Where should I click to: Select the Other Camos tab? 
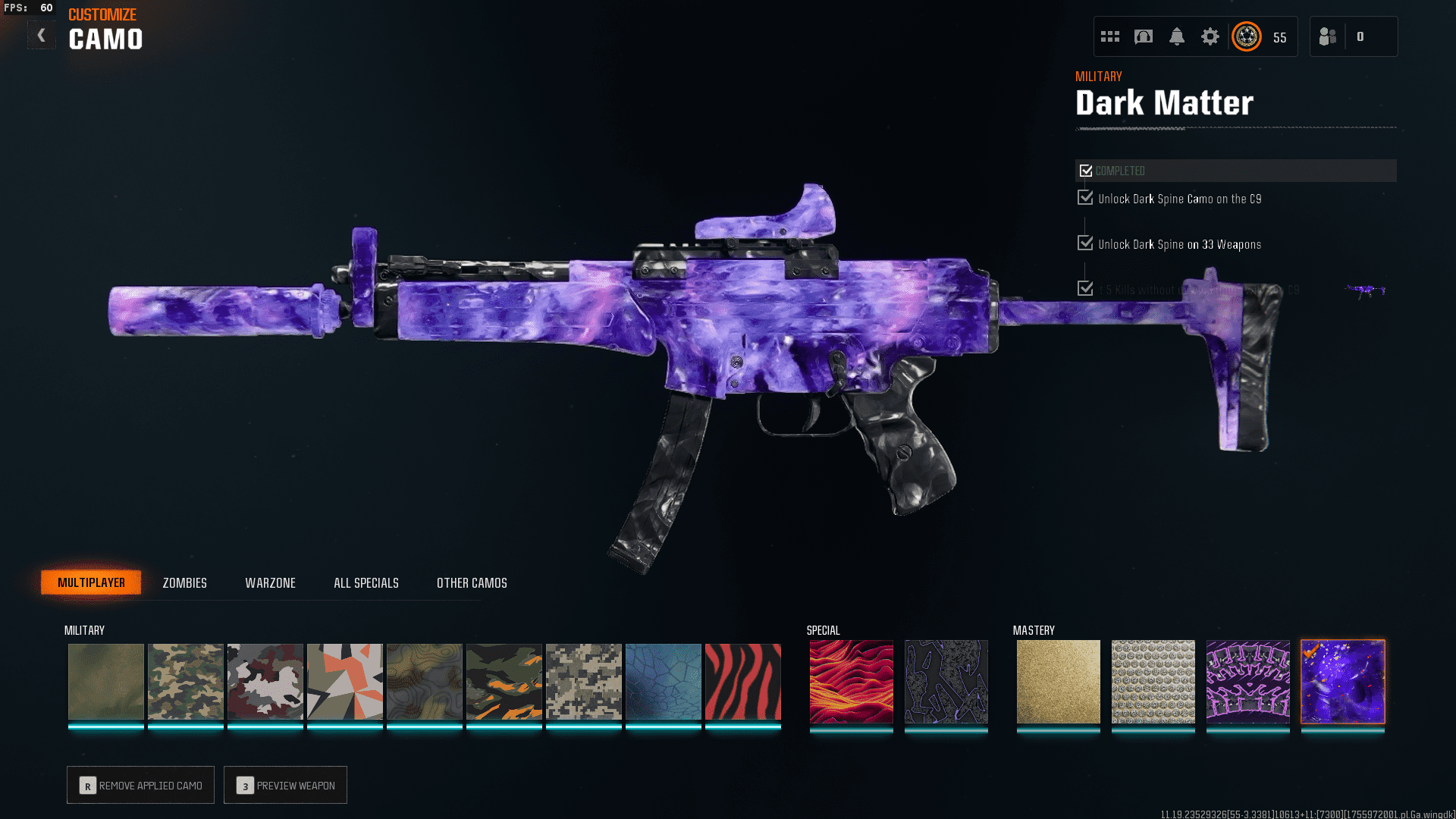point(472,582)
